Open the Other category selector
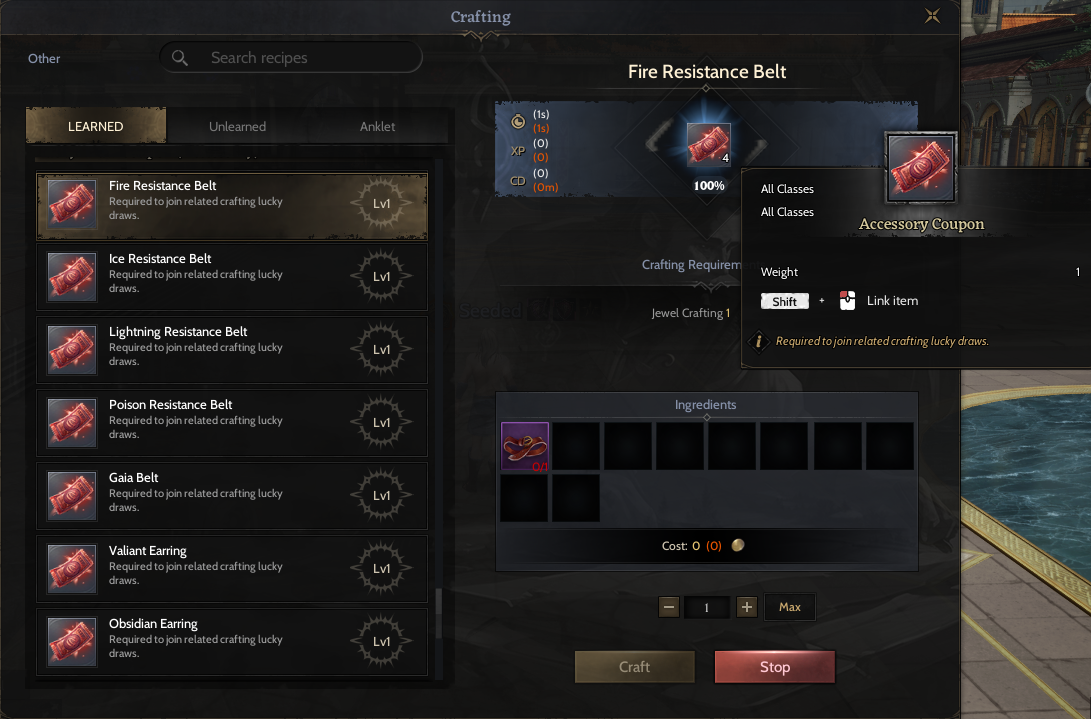Image resolution: width=1091 pixels, height=719 pixels. pos(44,59)
